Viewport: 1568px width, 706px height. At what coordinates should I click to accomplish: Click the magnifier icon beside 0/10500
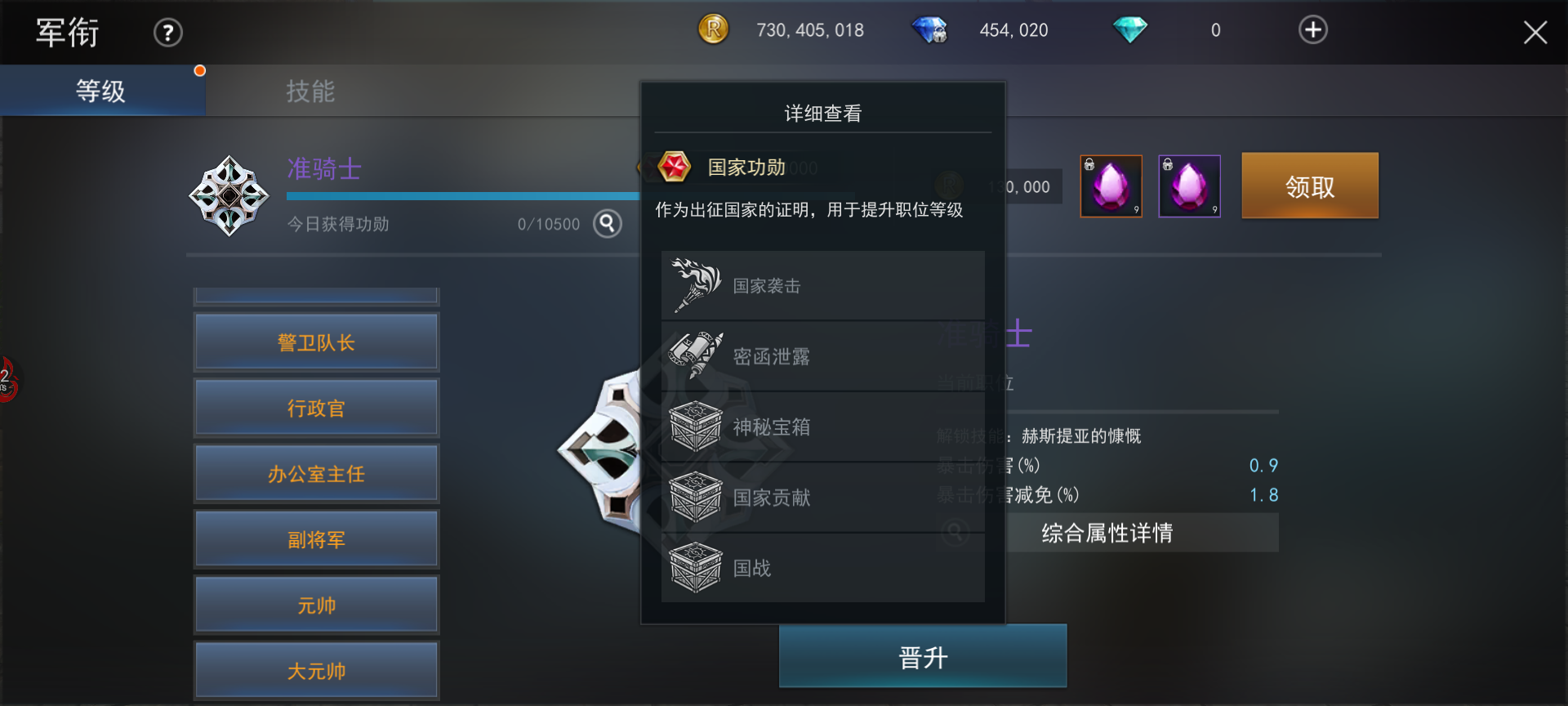607,222
